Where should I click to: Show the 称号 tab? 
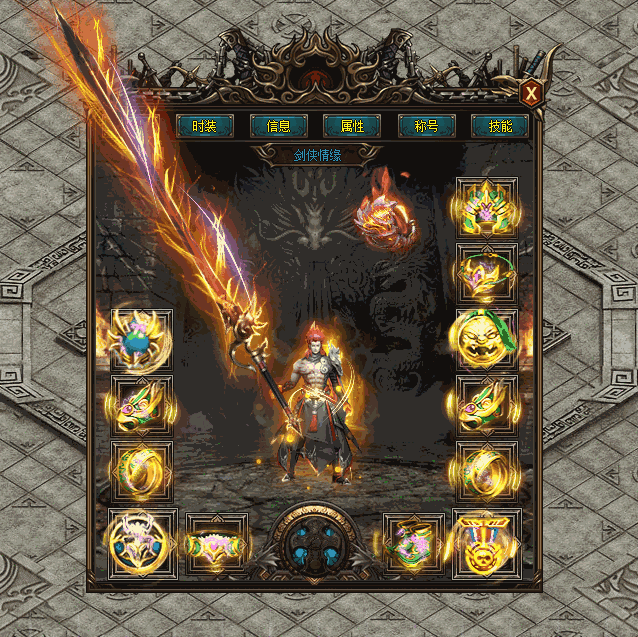[427, 126]
